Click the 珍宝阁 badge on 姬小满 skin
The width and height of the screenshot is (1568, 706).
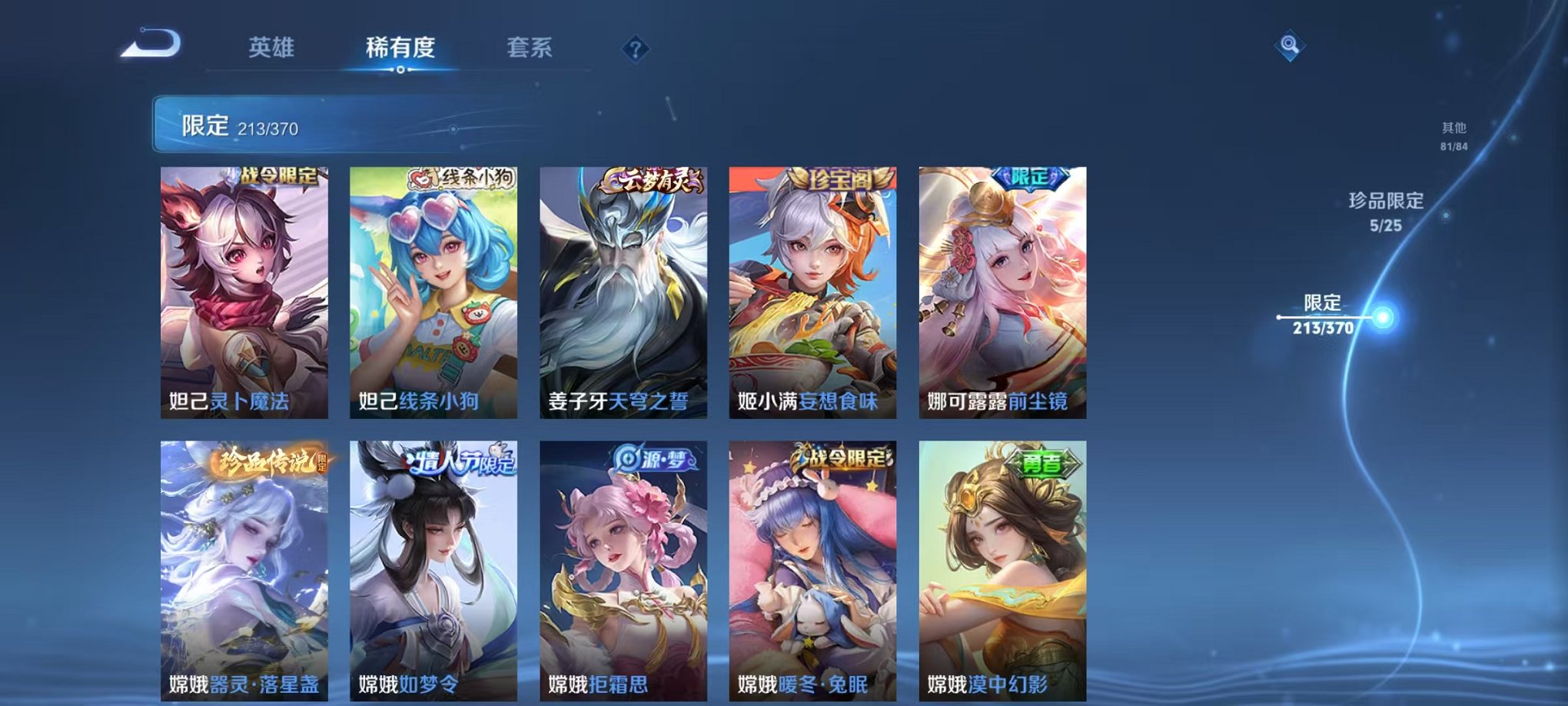click(x=842, y=177)
